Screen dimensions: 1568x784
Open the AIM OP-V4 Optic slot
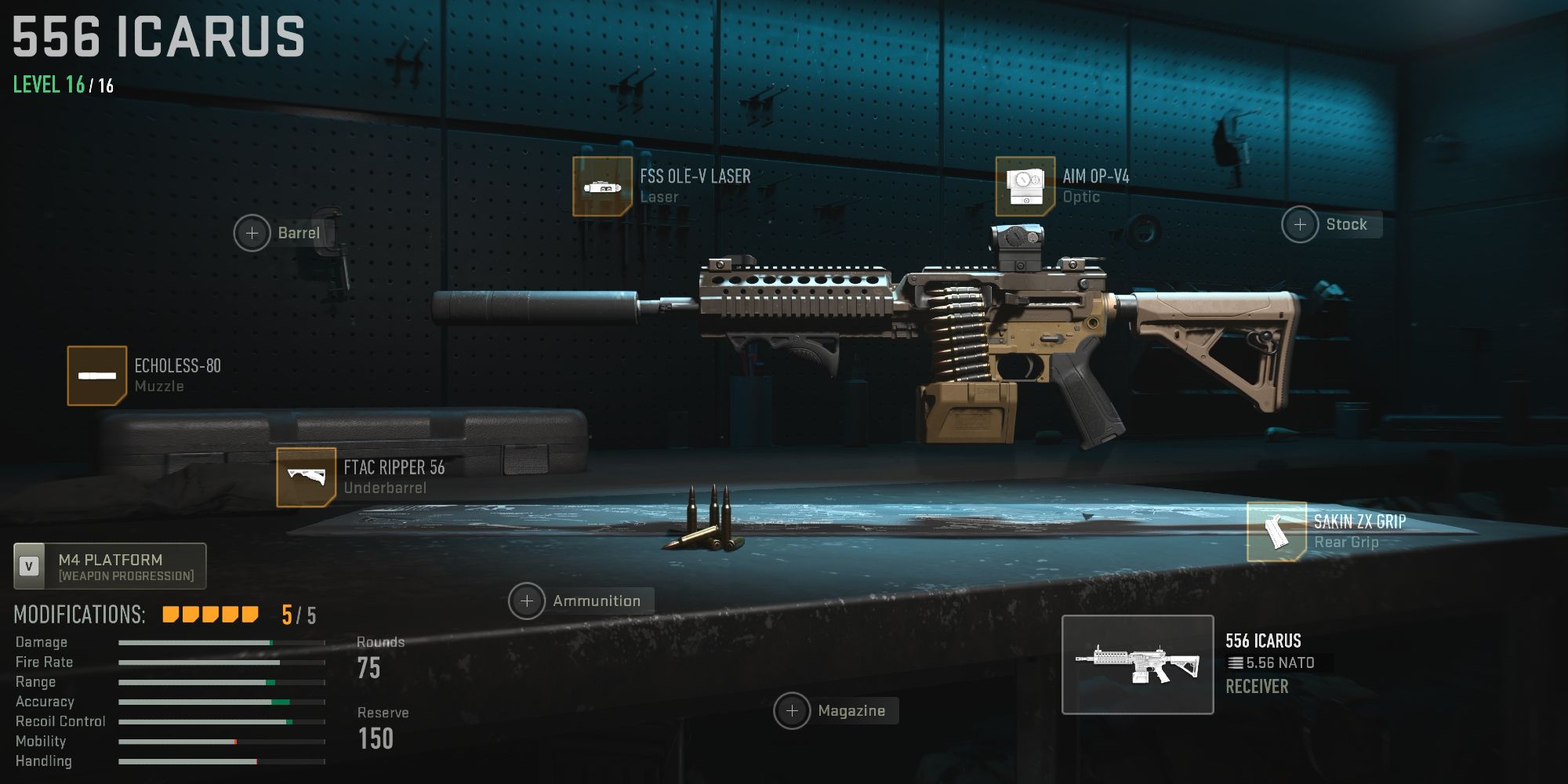click(1025, 186)
